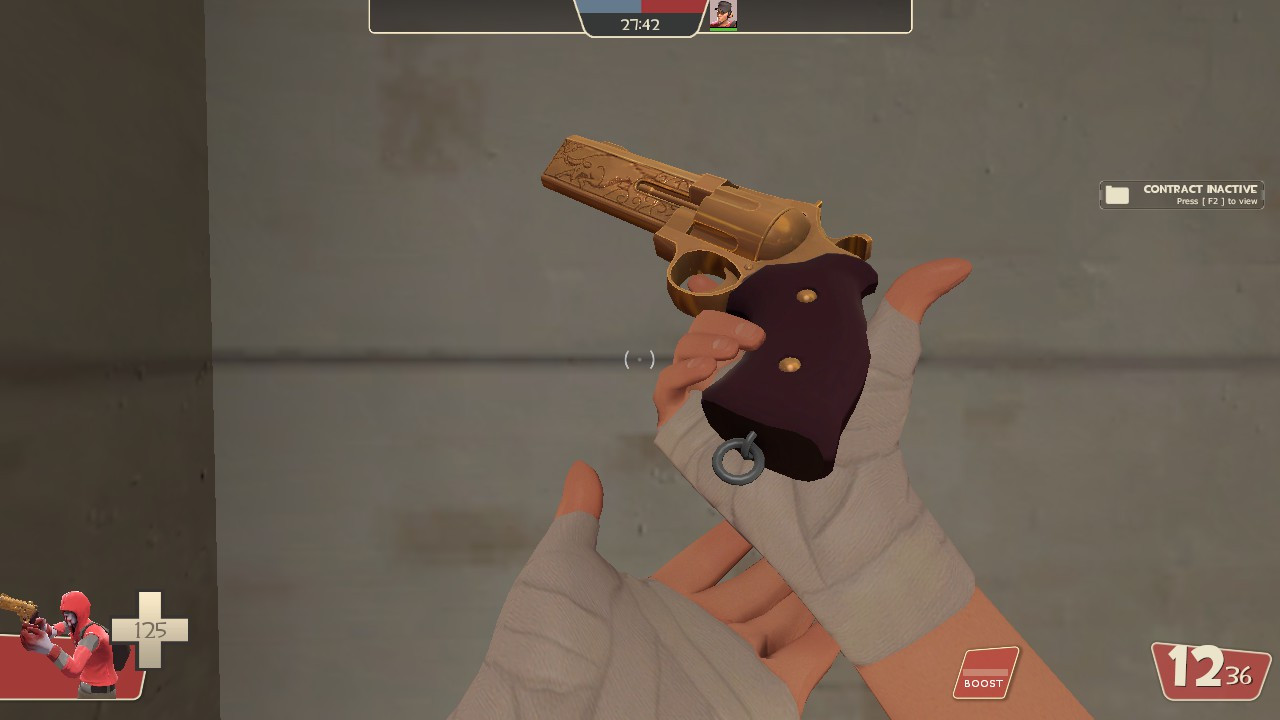Expand the CONTRACT INACTIVE panel
Screen dimensions: 1280x720
[1182, 194]
